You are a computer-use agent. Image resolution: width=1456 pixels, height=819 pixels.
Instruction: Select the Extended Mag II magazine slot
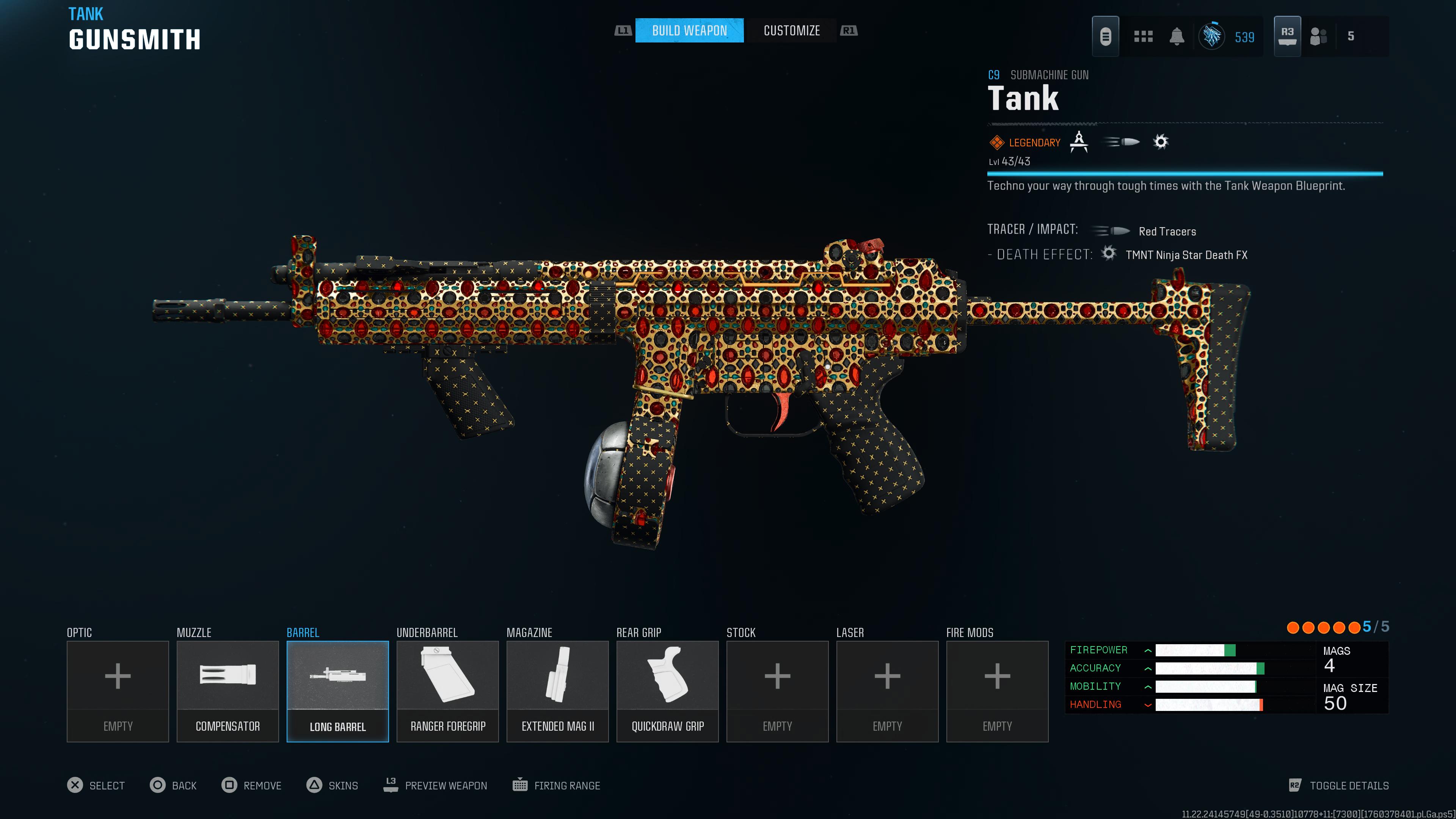click(x=557, y=691)
